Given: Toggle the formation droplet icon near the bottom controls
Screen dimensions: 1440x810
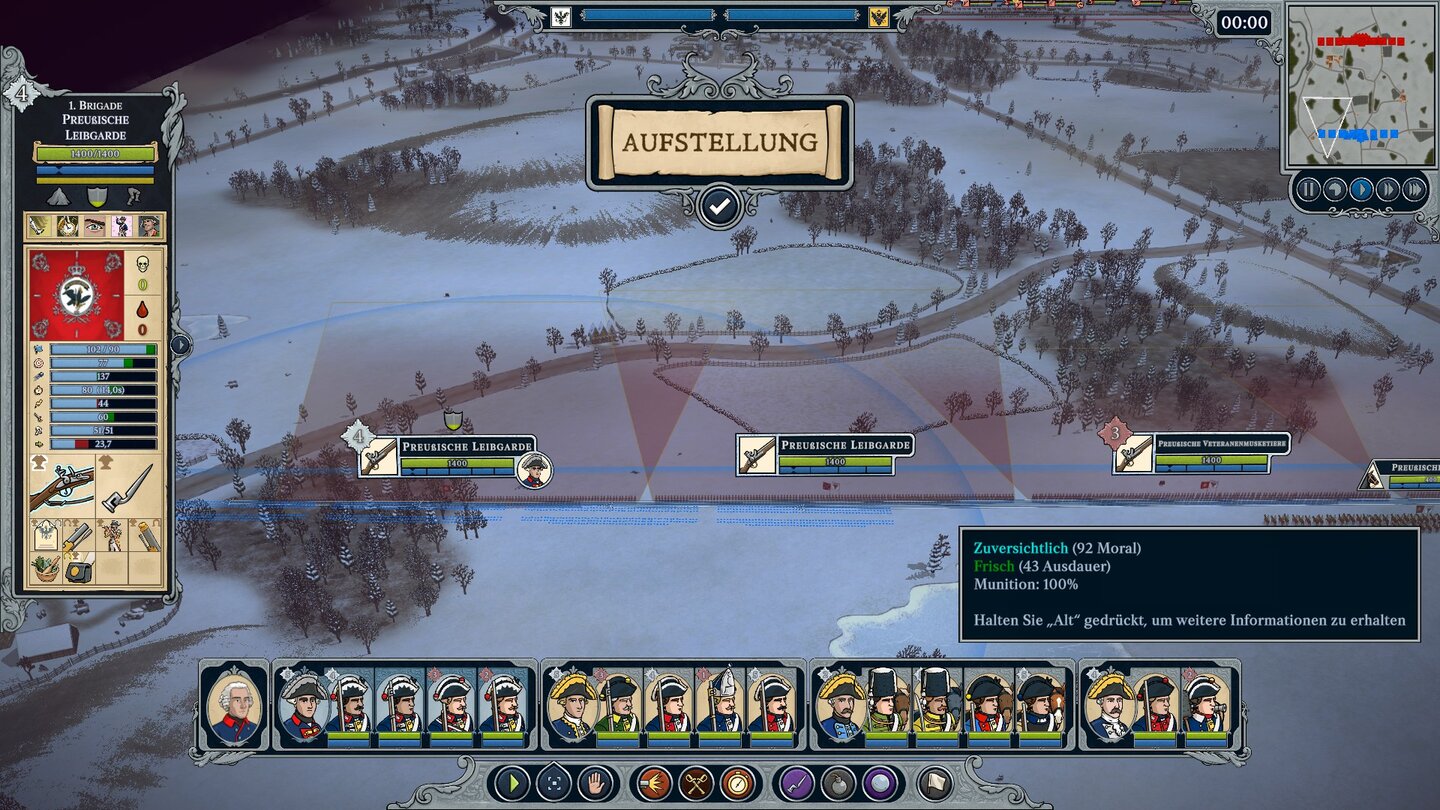Looking at the screenshot, I should point(556,782).
